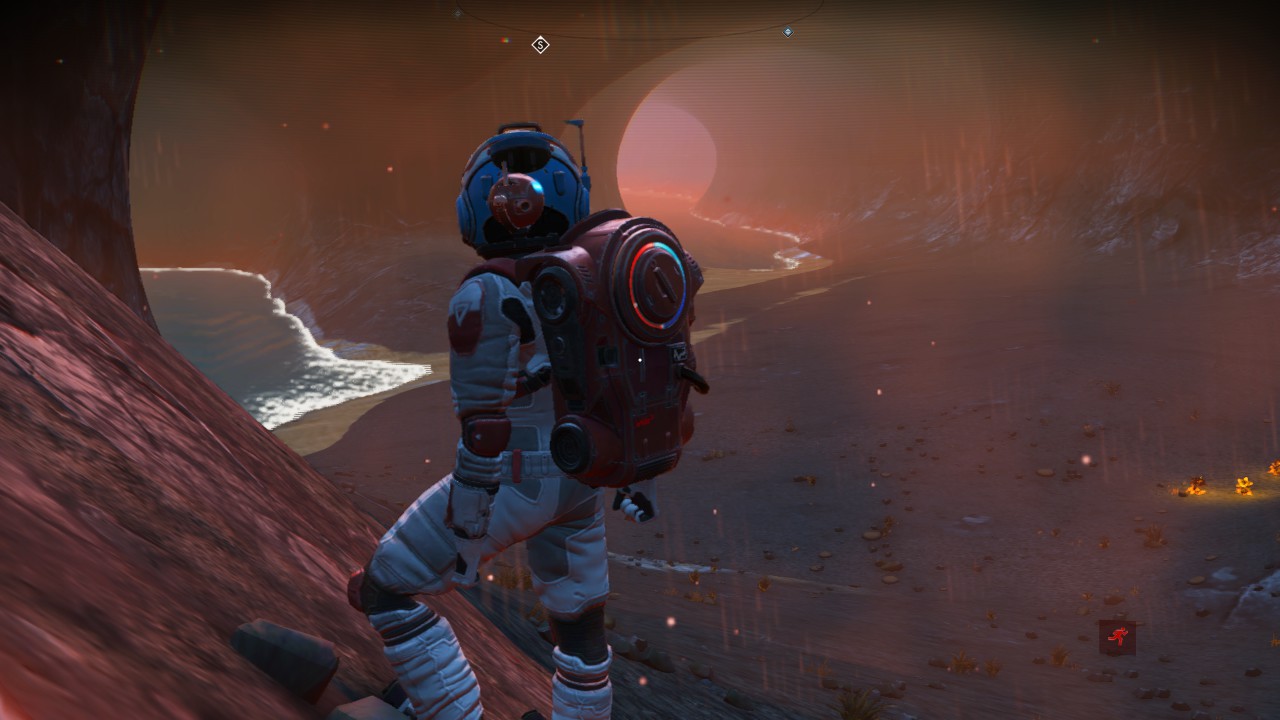Select the blue diamond waypoint on the compass
1280x720 pixels.
tap(788, 32)
